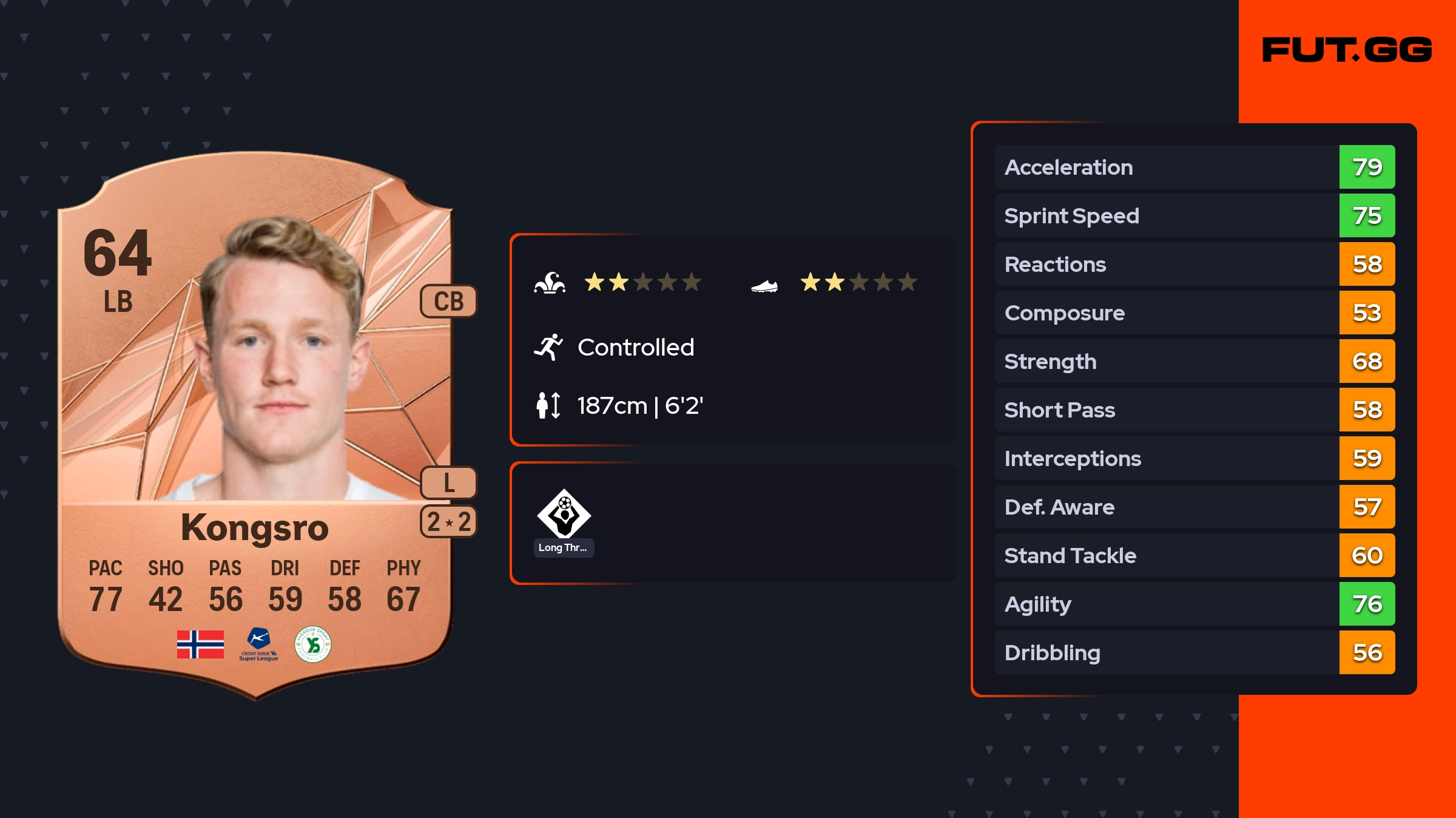Click the Norway flag on the card
The width and height of the screenshot is (1456, 818).
tap(200, 644)
